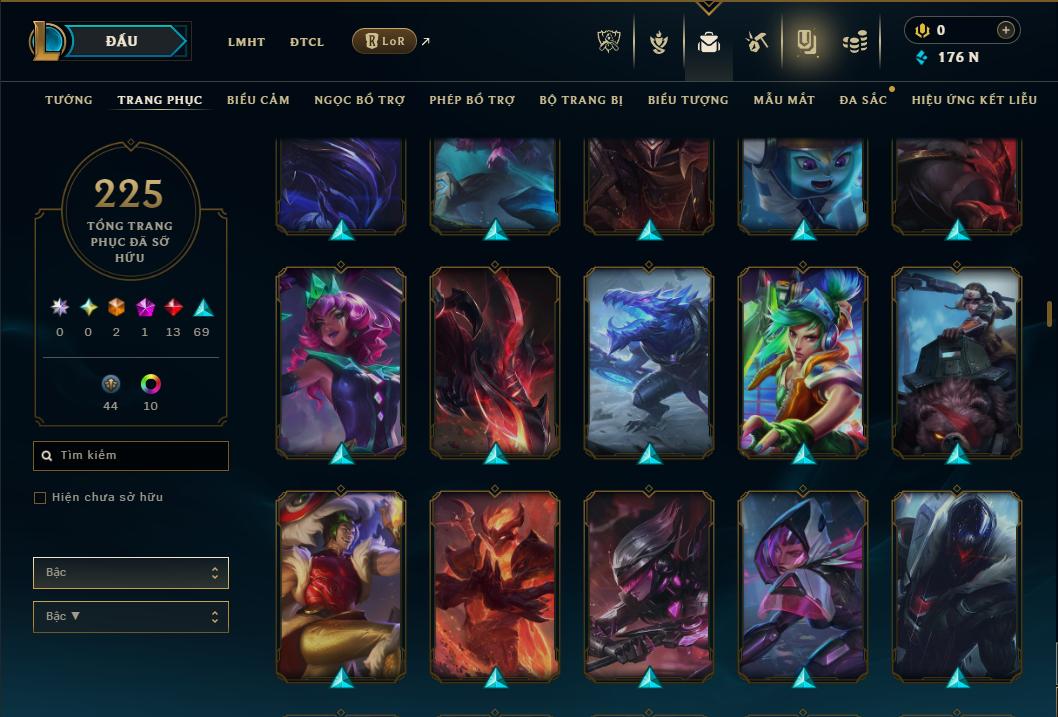Image resolution: width=1058 pixels, height=717 pixels.
Task: Switch to the ĐTCL game mode
Action: pyautogui.click(x=307, y=42)
